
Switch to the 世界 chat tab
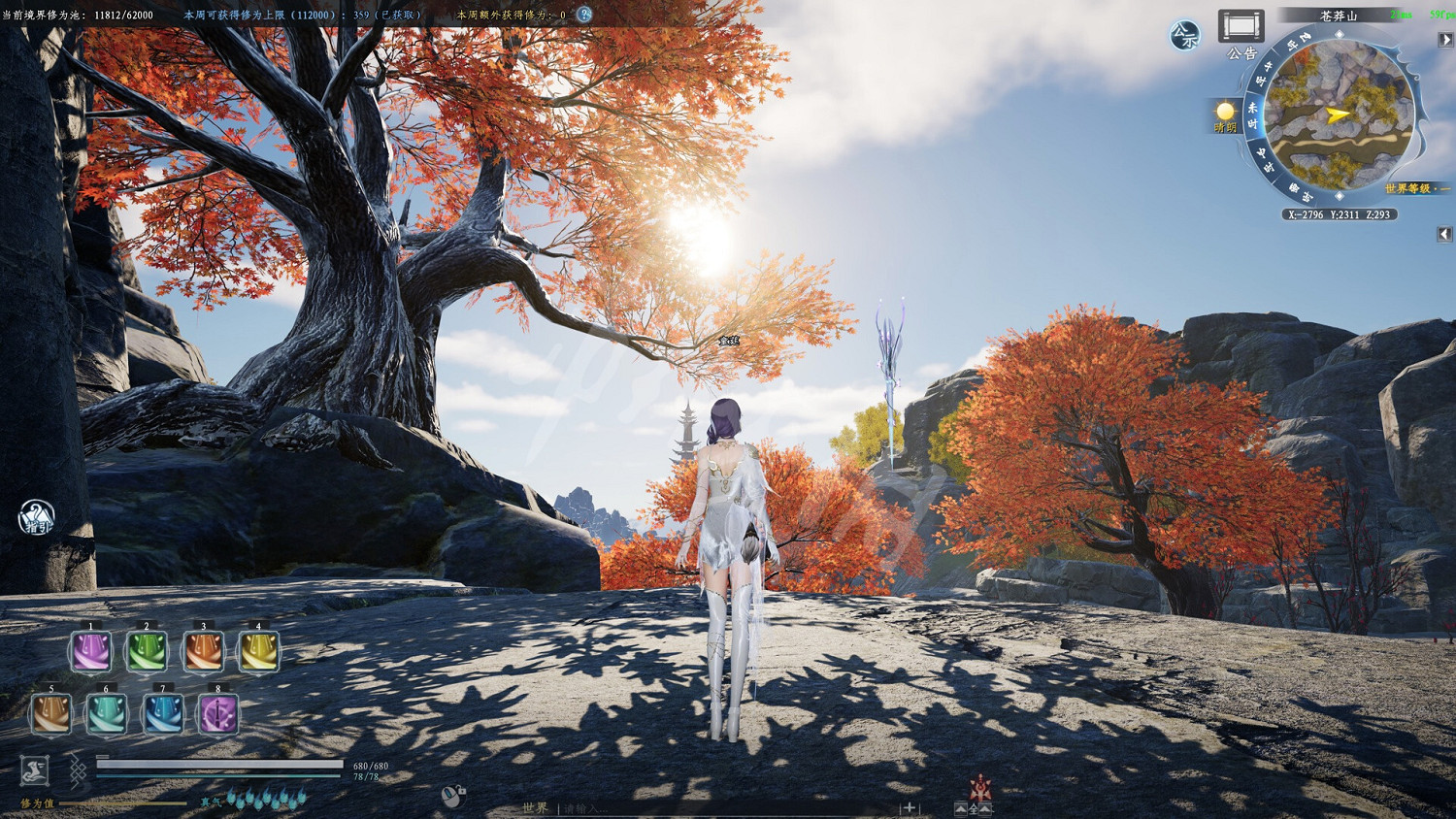pos(534,806)
